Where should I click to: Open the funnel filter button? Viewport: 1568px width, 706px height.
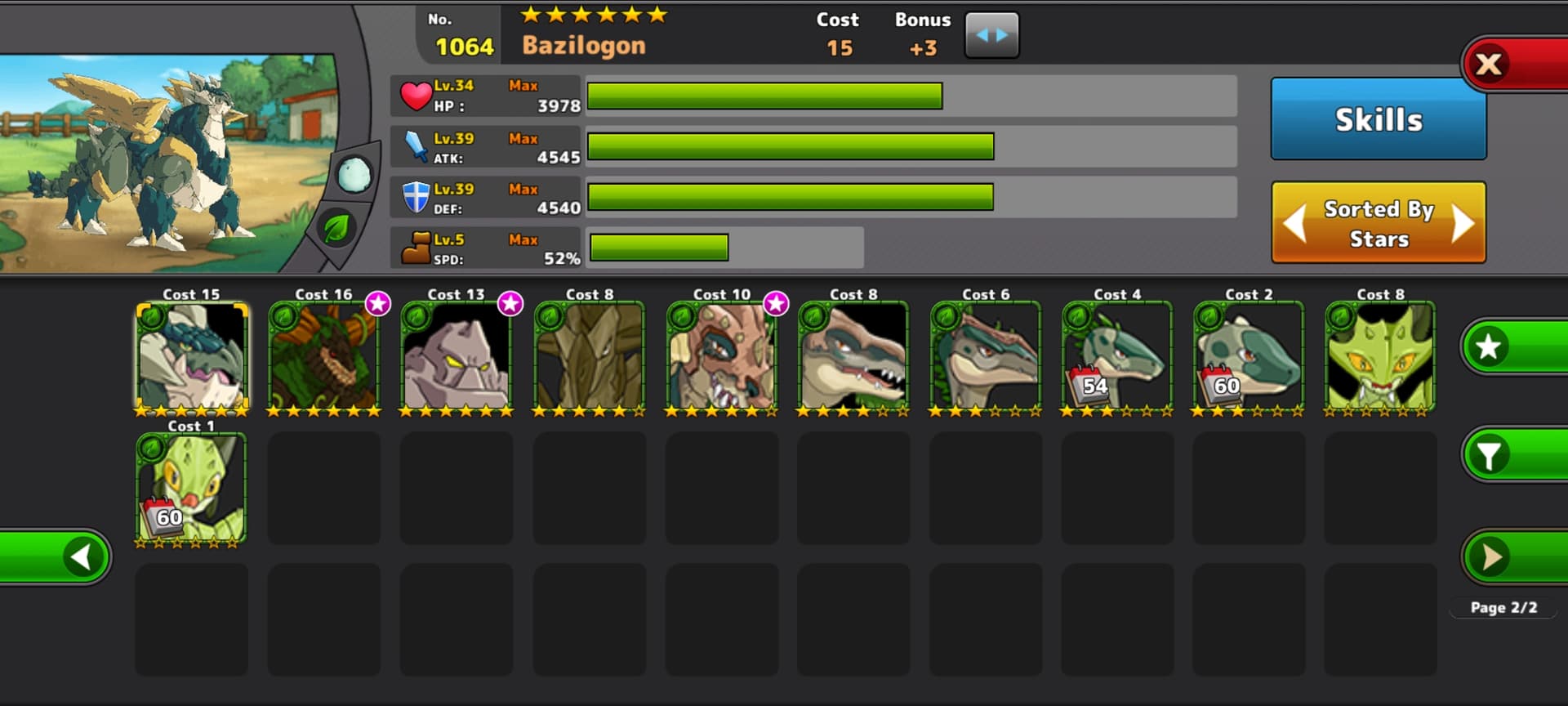[x=1490, y=455]
